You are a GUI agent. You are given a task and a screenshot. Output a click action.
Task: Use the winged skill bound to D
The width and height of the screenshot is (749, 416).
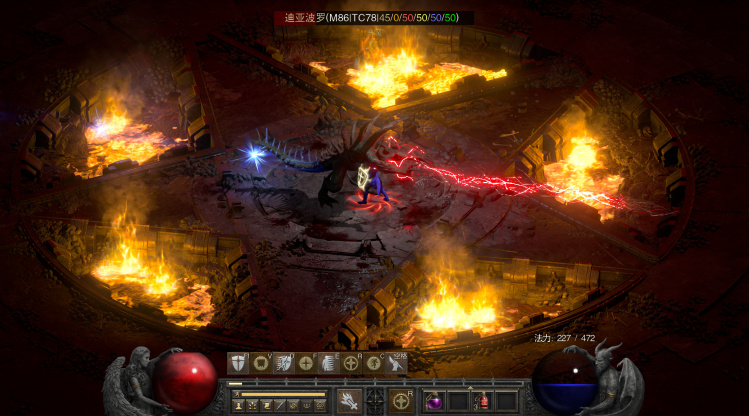coord(284,363)
